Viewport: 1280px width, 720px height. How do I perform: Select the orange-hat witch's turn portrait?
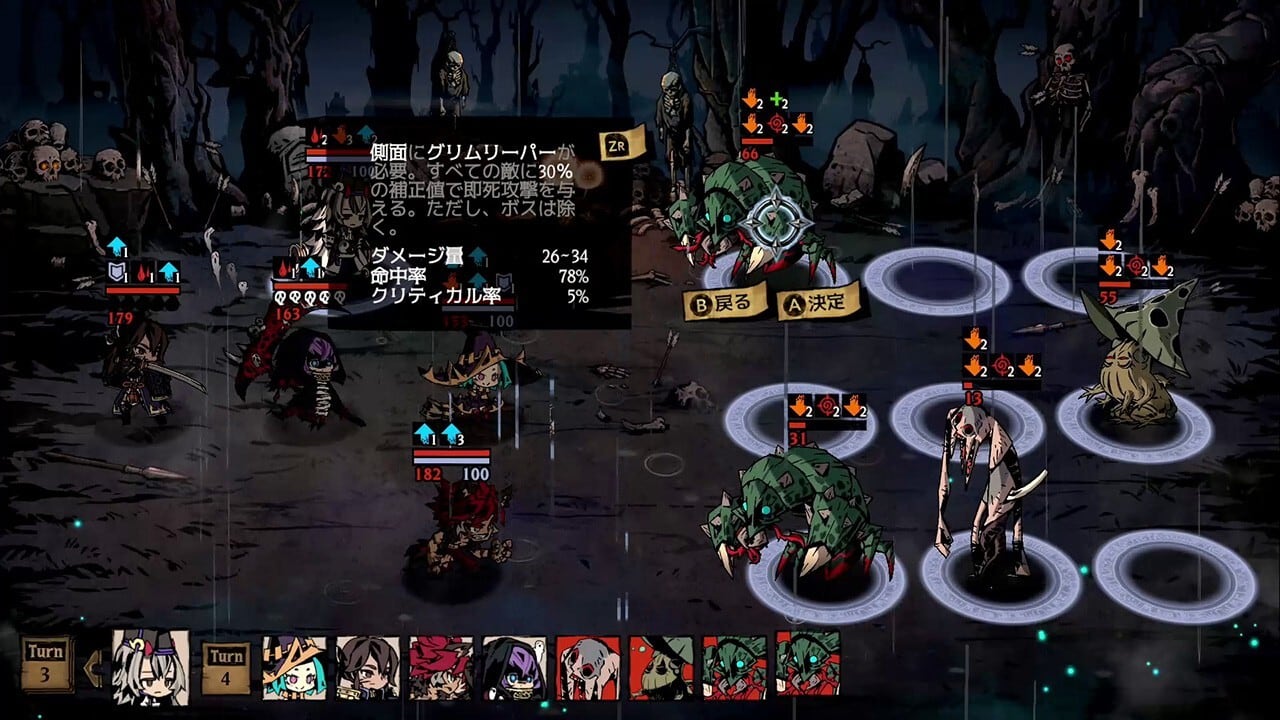294,667
